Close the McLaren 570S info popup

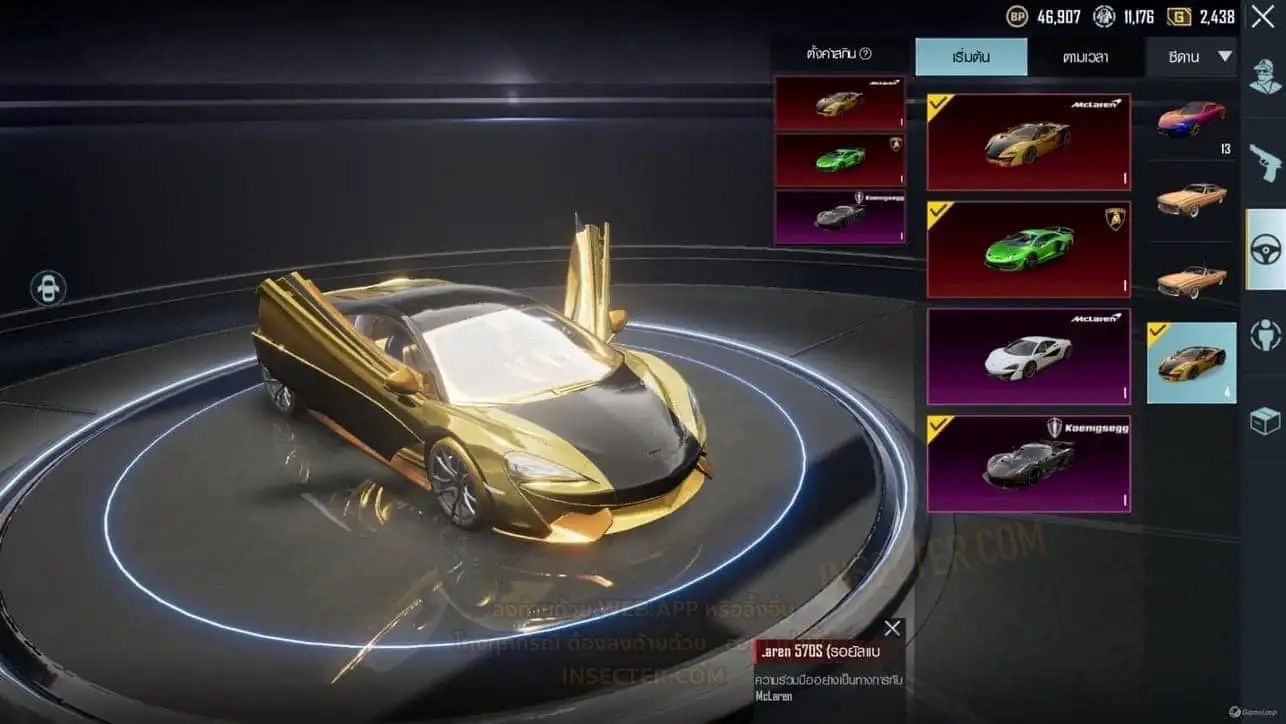pyautogui.click(x=892, y=628)
